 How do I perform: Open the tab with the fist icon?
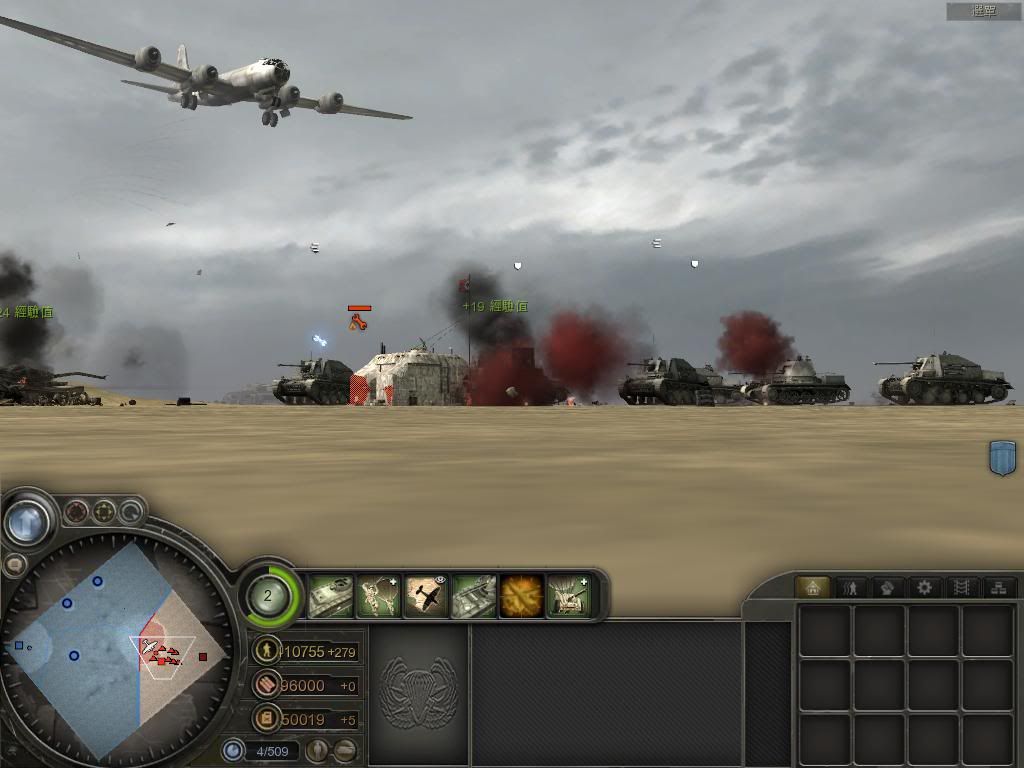(x=886, y=587)
